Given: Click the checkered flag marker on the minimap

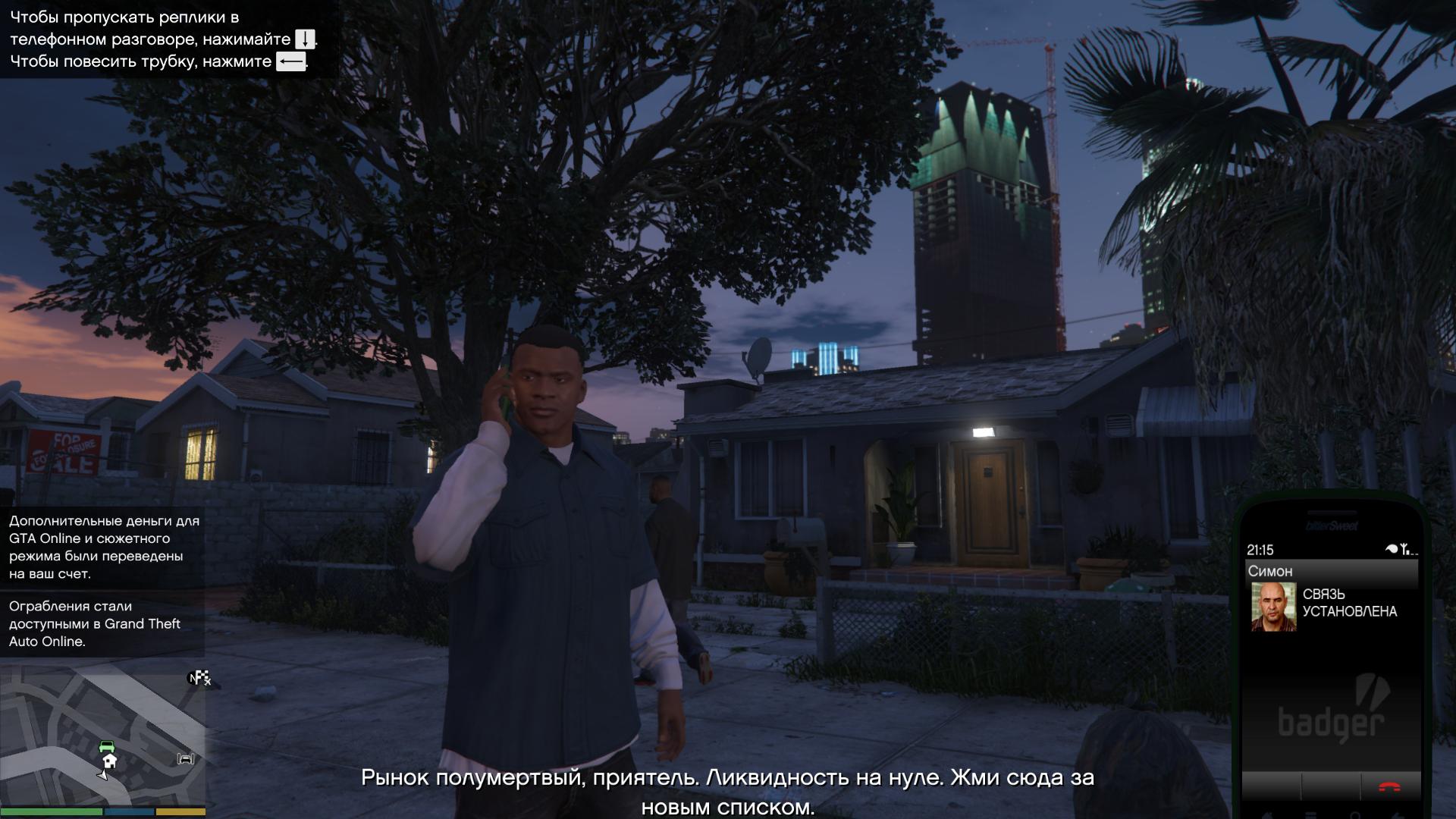Looking at the screenshot, I should (x=201, y=678).
